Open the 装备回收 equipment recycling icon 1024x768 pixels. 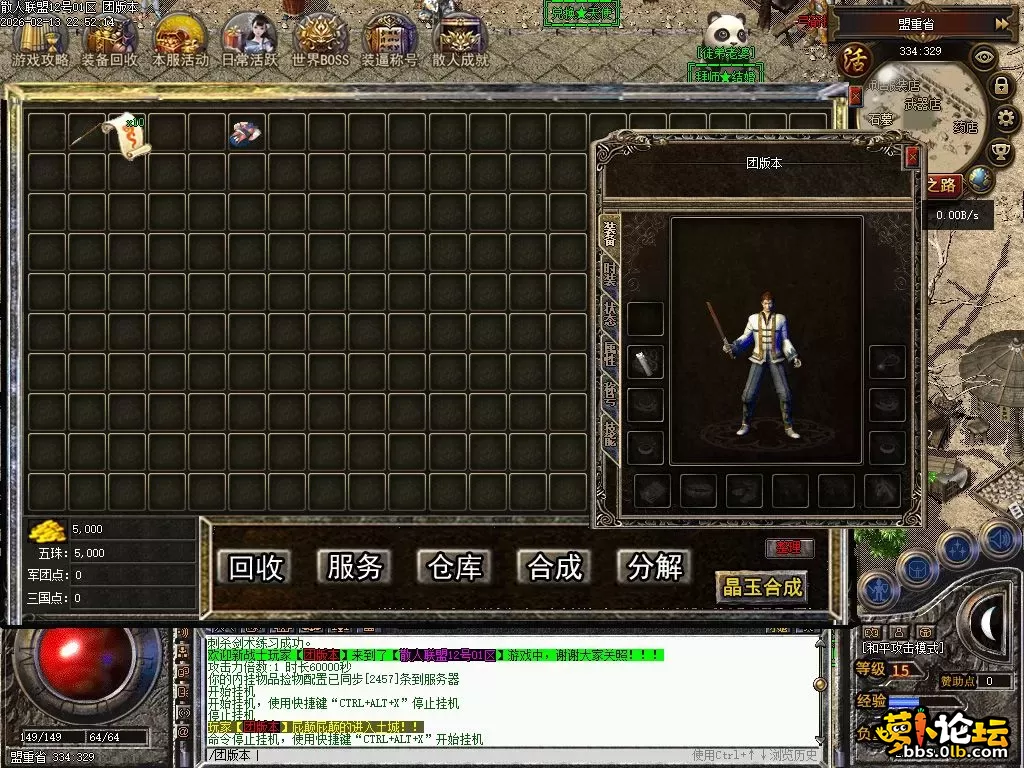(x=110, y=42)
